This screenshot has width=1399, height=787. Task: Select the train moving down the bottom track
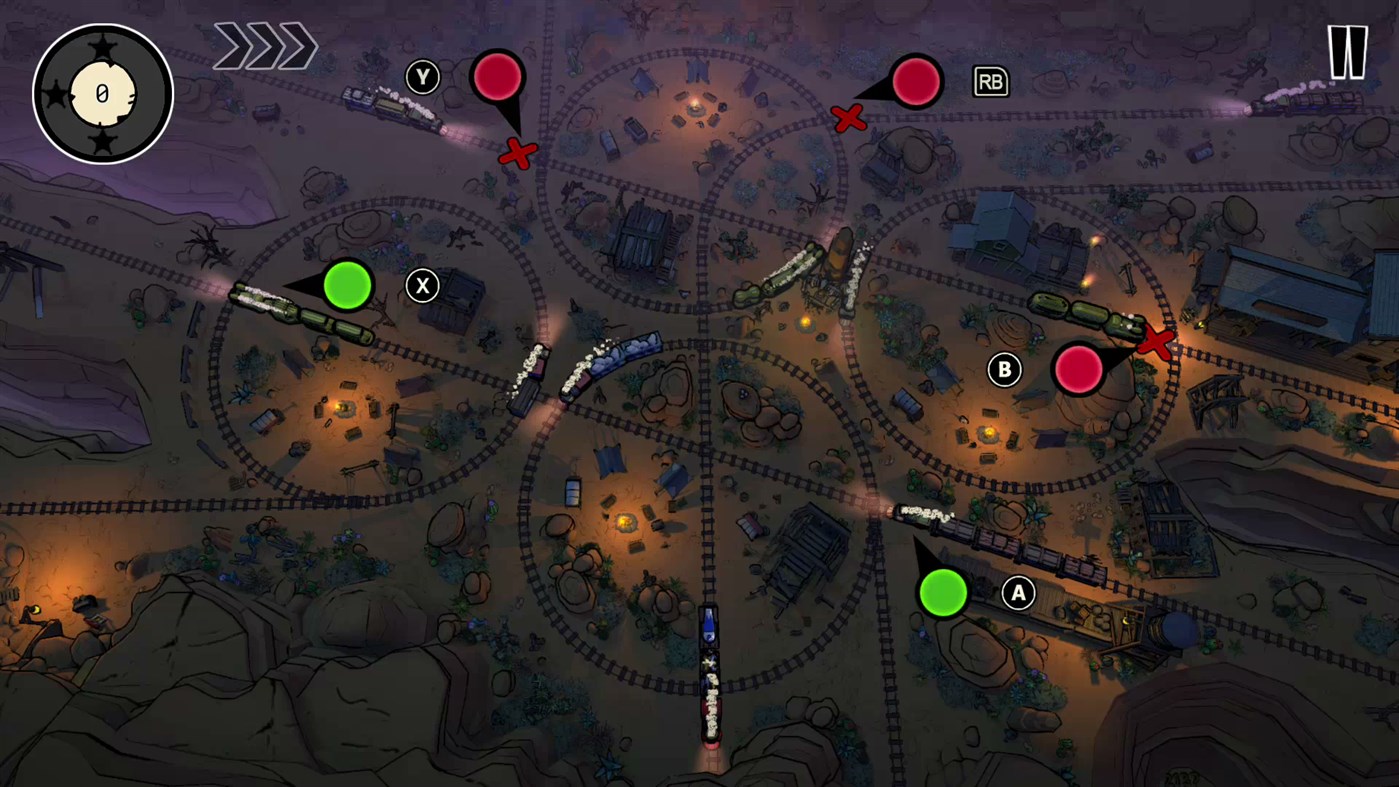coord(710,680)
